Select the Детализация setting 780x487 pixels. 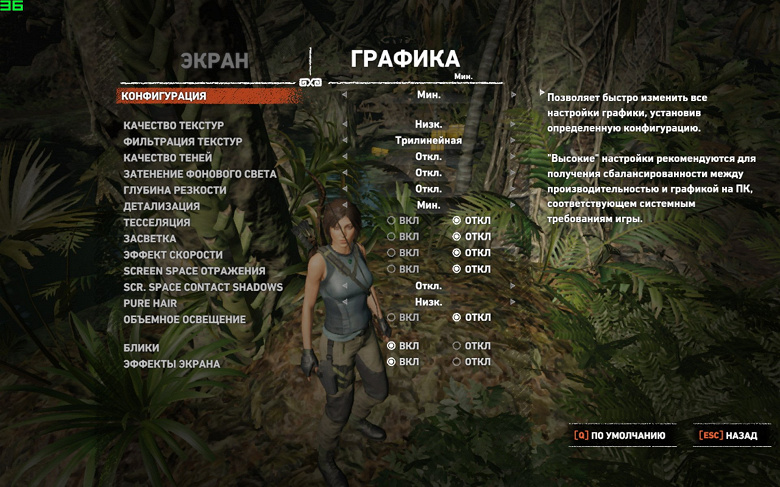click(x=161, y=206)
